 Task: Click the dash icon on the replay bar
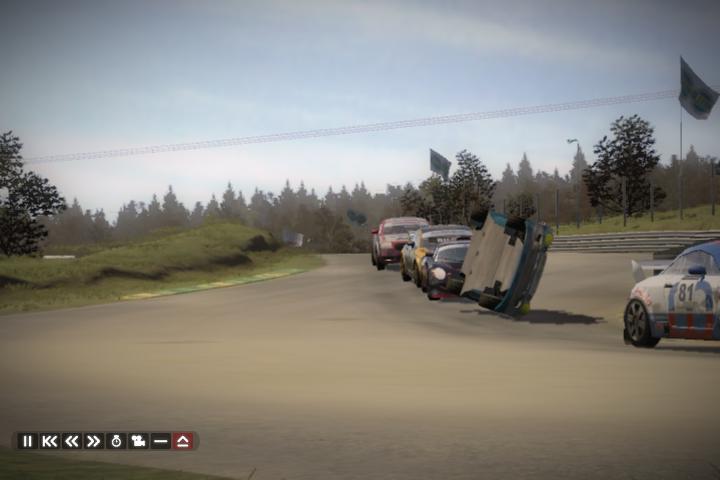click(x=160, y=441)
